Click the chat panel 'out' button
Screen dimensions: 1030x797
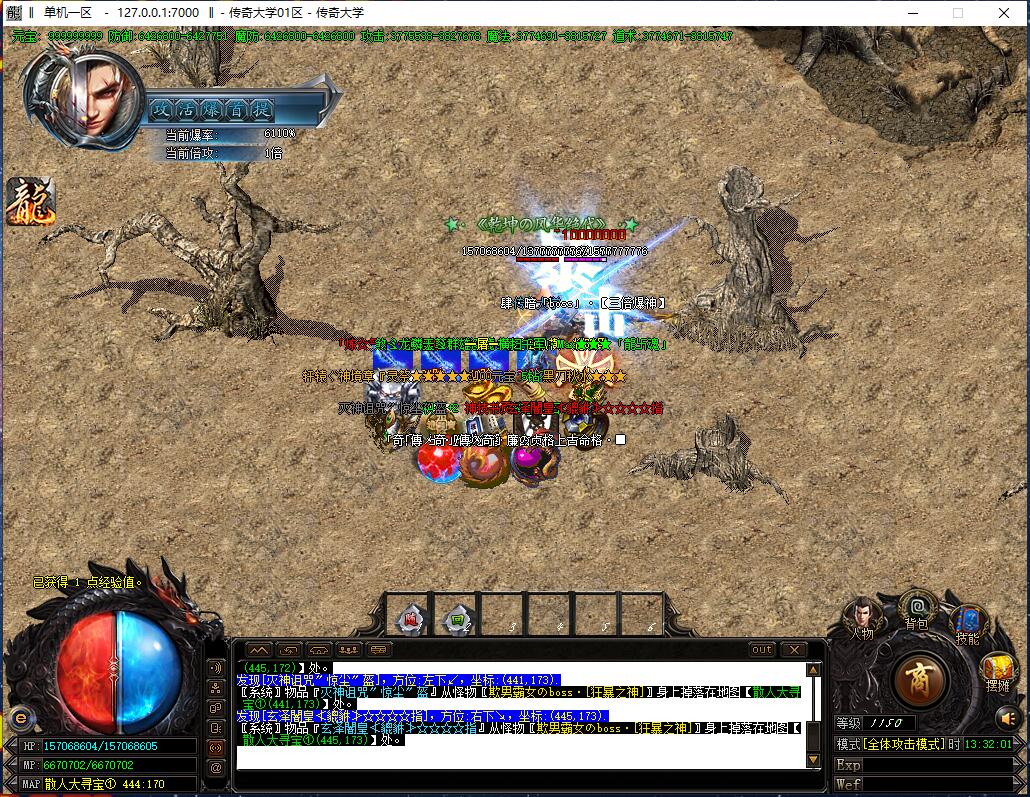[762, 650]
